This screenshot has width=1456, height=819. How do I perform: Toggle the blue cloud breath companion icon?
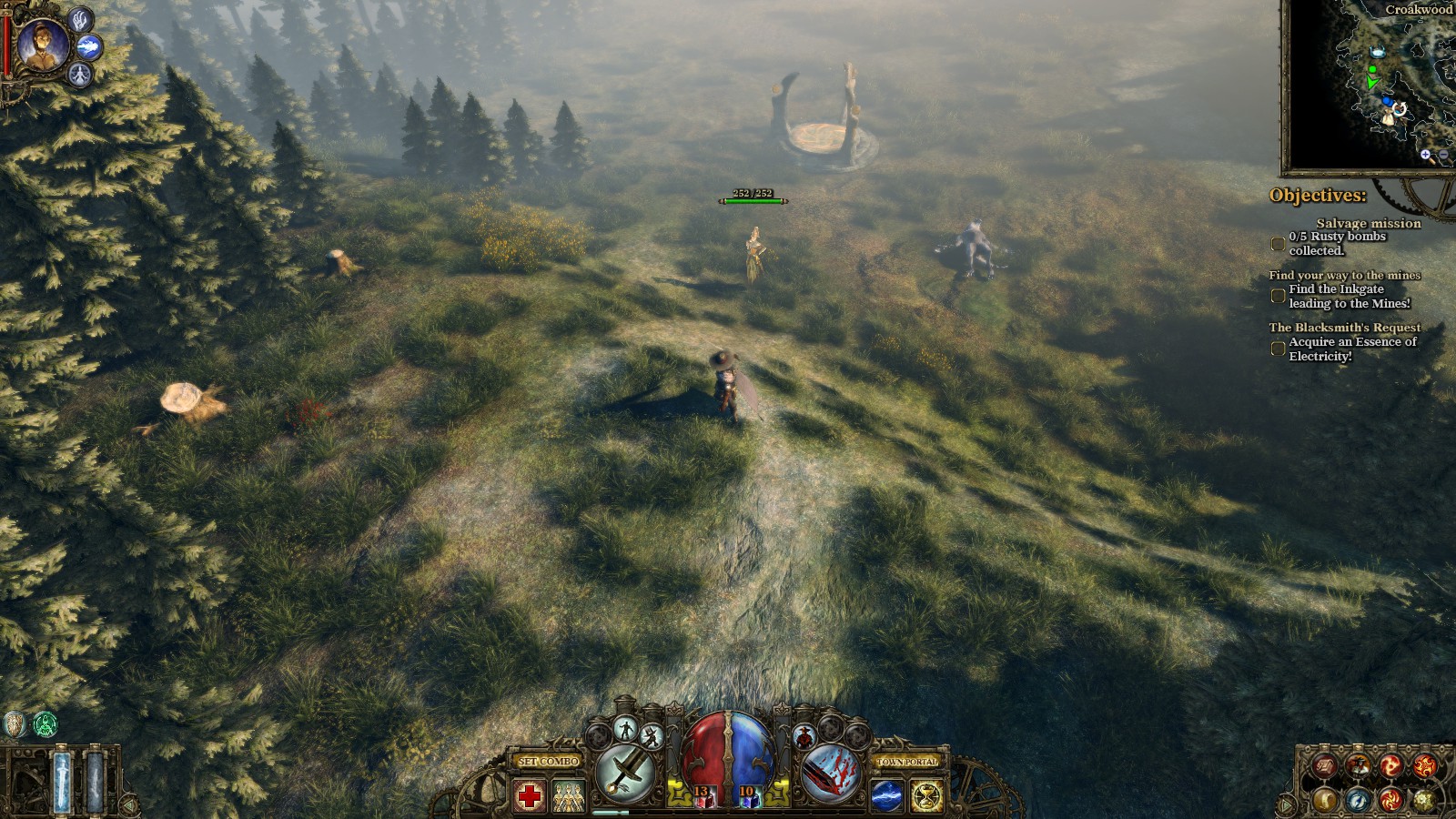(x=89, y=47)
